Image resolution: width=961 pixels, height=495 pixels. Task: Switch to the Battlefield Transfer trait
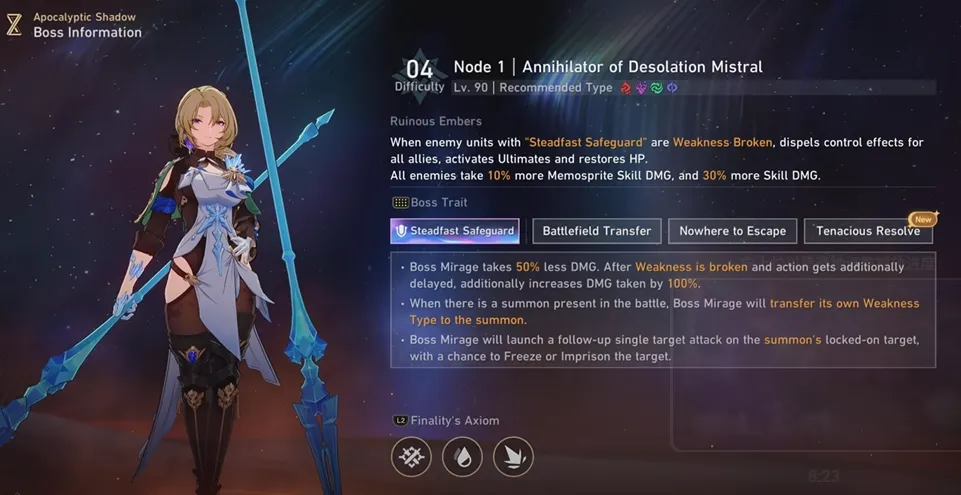(596, 231)
